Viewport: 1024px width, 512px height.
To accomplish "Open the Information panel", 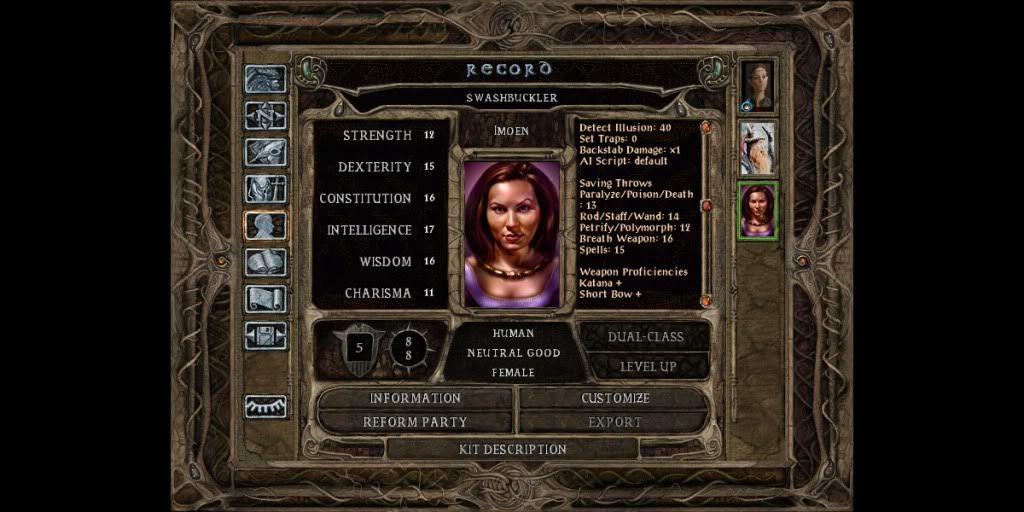I will point(415,398).
